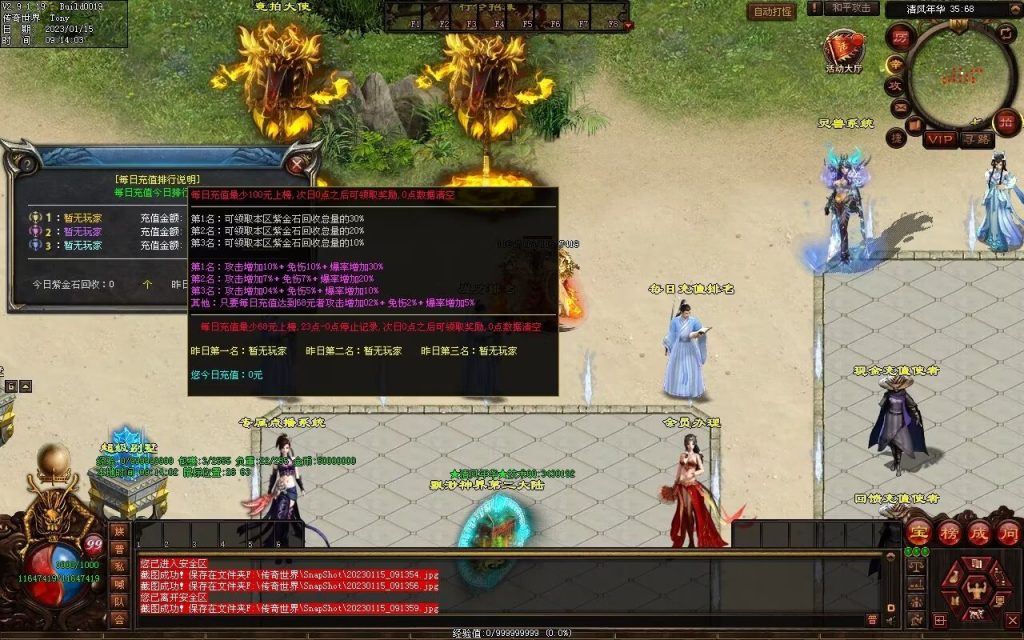Toggle the 自动打怪 auto-fight button
Viewport: 1024px width, 640px height.
tap(771, 12)
